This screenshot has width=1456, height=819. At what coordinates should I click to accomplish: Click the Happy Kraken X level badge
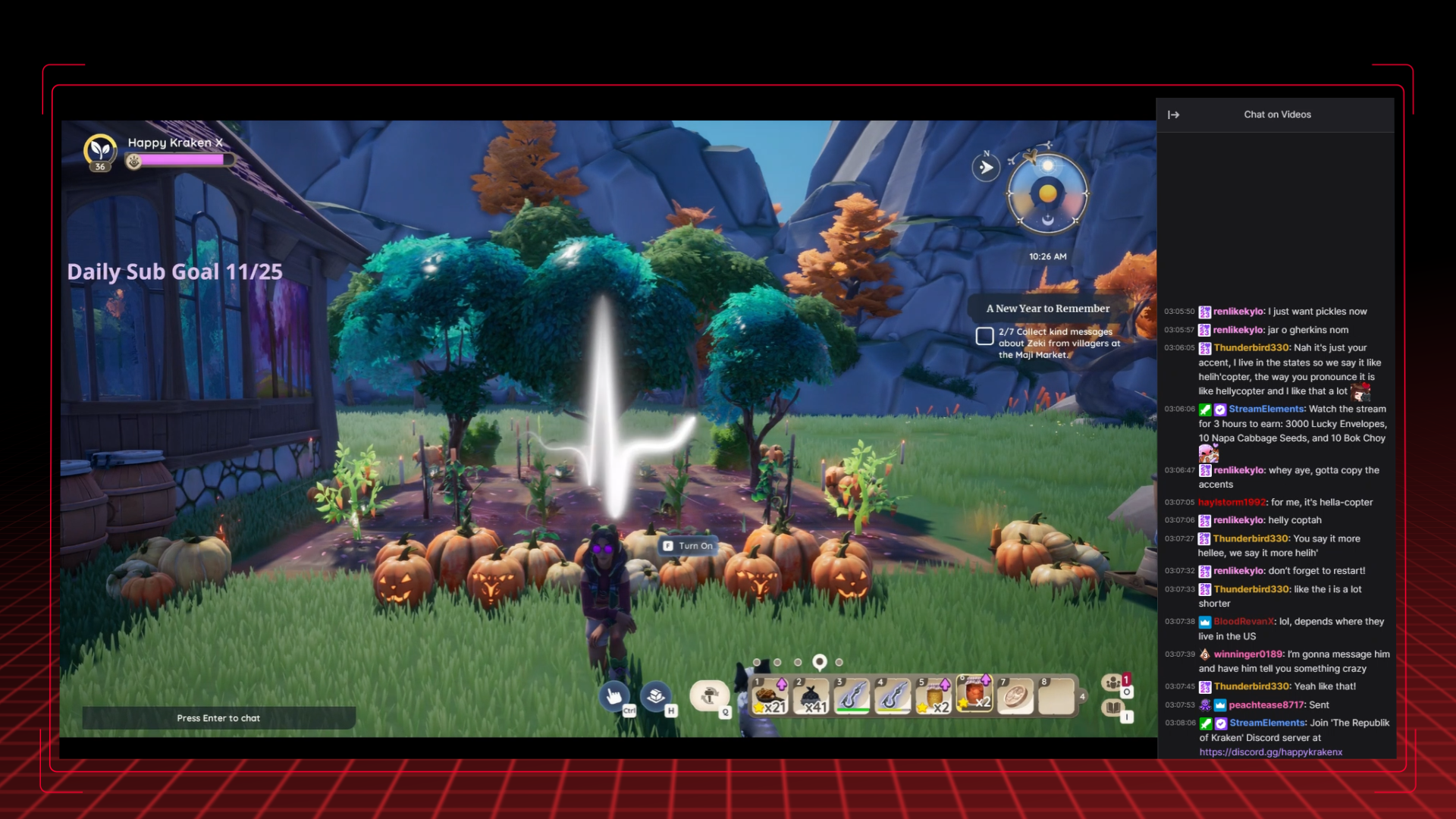[100, 150]
